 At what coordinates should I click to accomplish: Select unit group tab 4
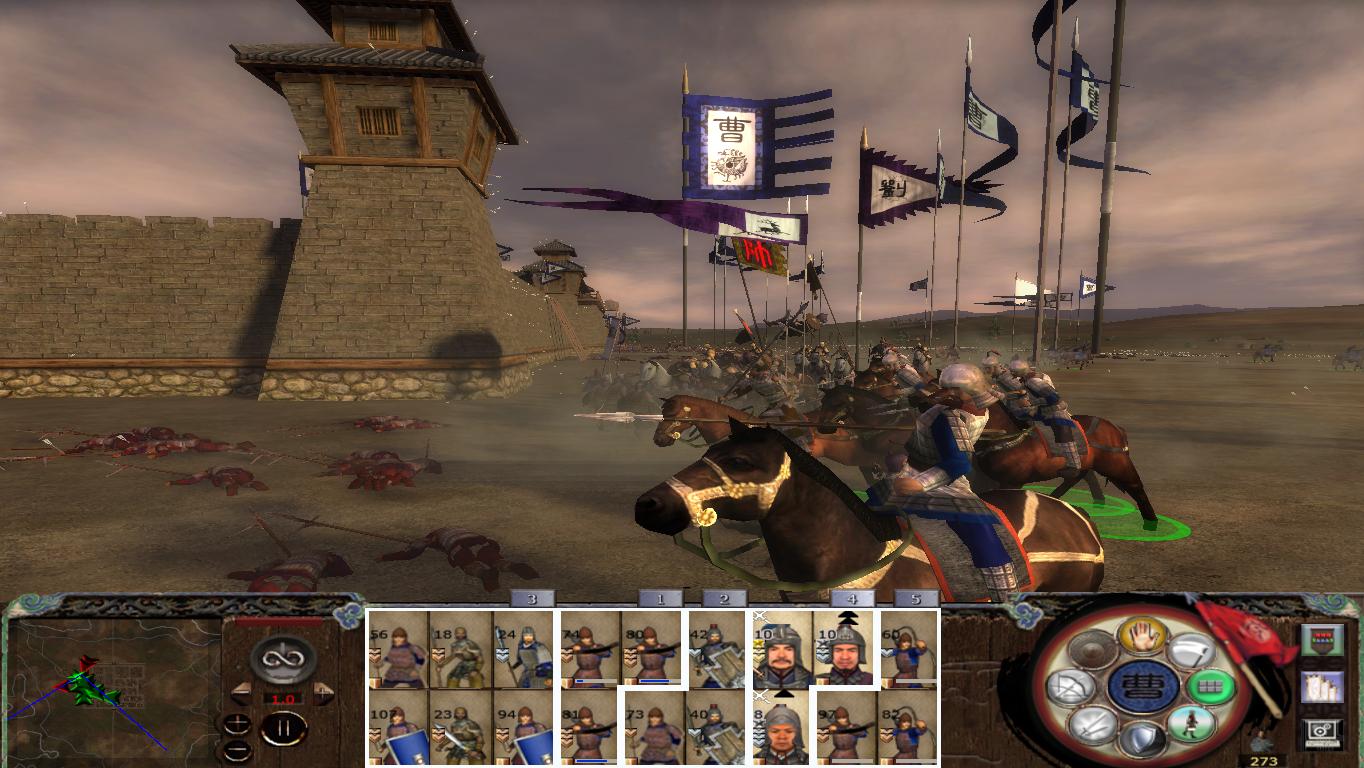click(x=852, y=600)
